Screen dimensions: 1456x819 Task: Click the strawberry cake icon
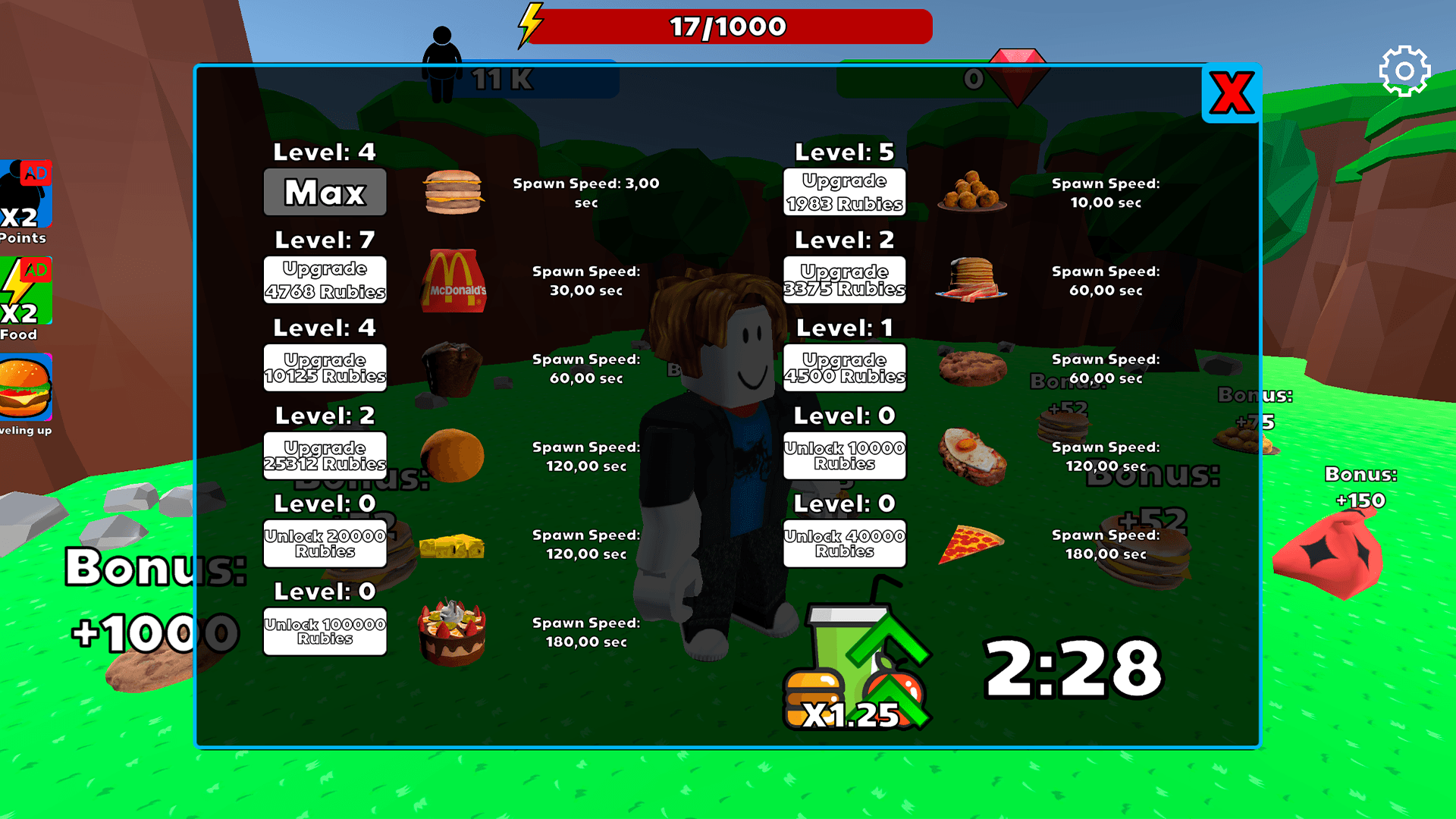[x=451, y=632]
